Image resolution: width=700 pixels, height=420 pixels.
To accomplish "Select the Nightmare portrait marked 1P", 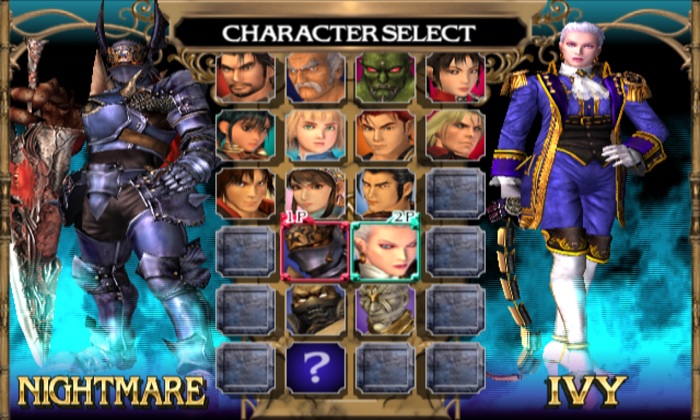I will [315, 251].
